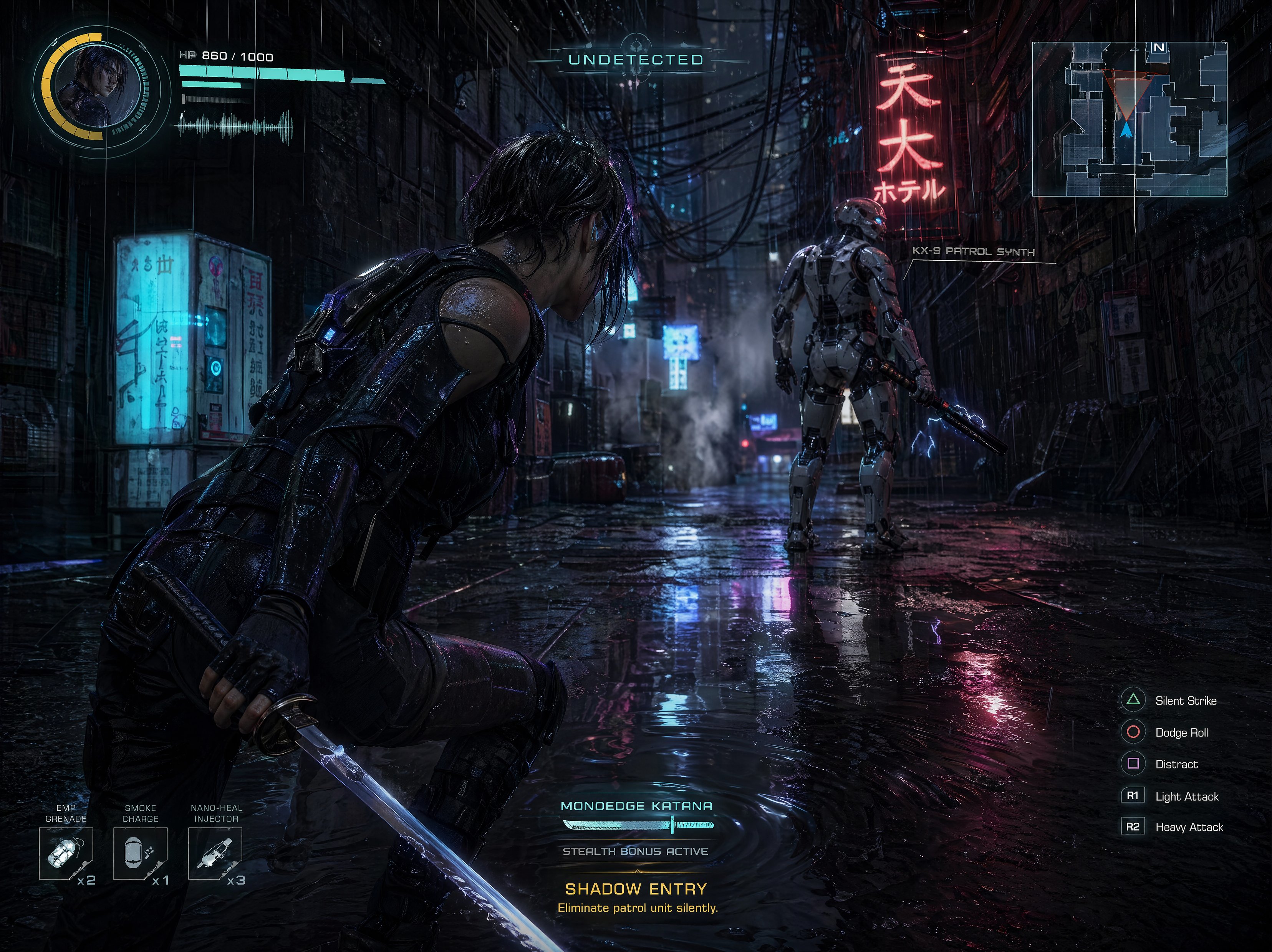This screenshot has height=952, width=1272.
Task: Select the EMP Grenade slot
Action: [x=66, y=854]
